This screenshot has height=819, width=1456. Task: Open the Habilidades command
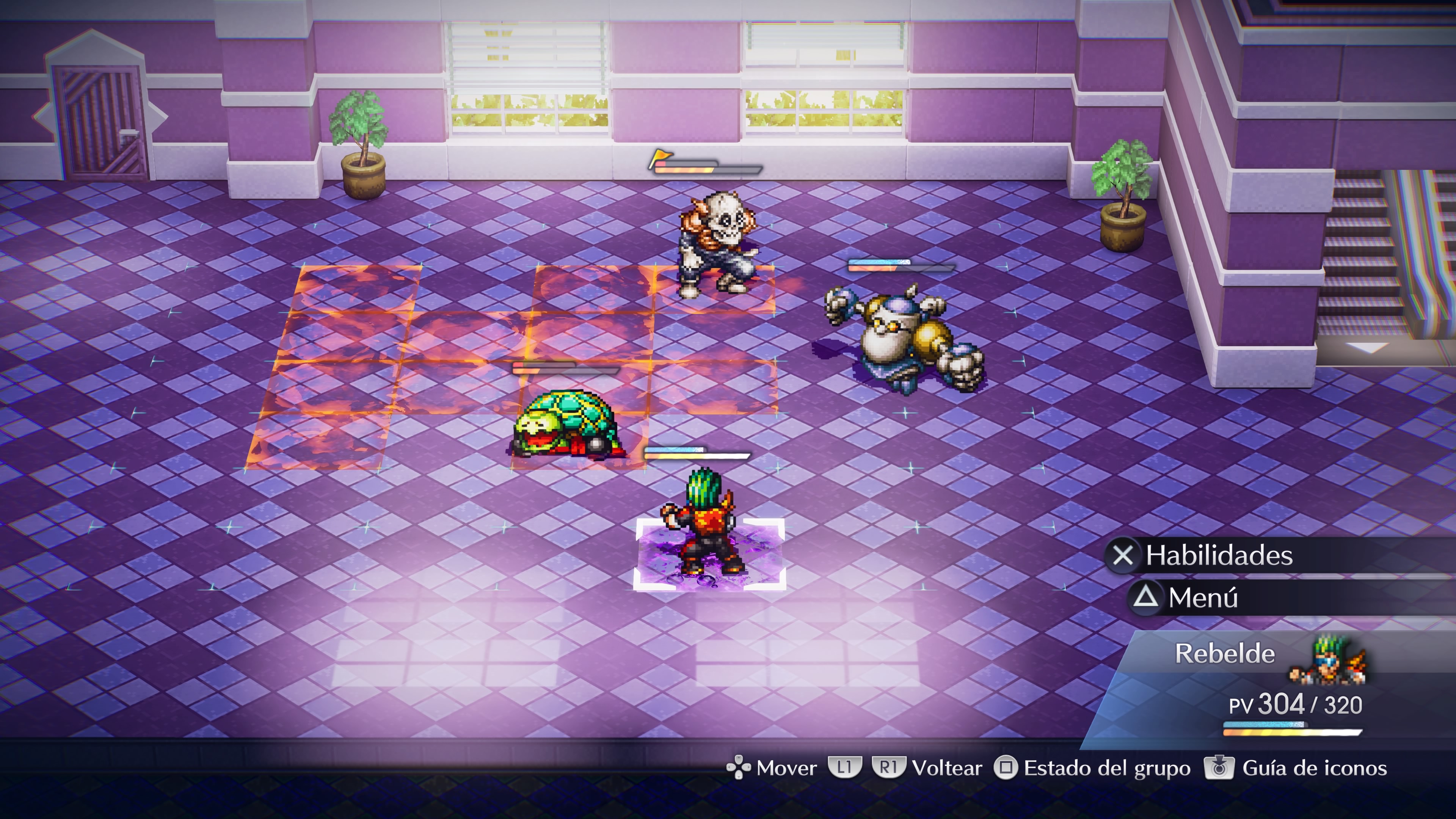point(1218,555)
